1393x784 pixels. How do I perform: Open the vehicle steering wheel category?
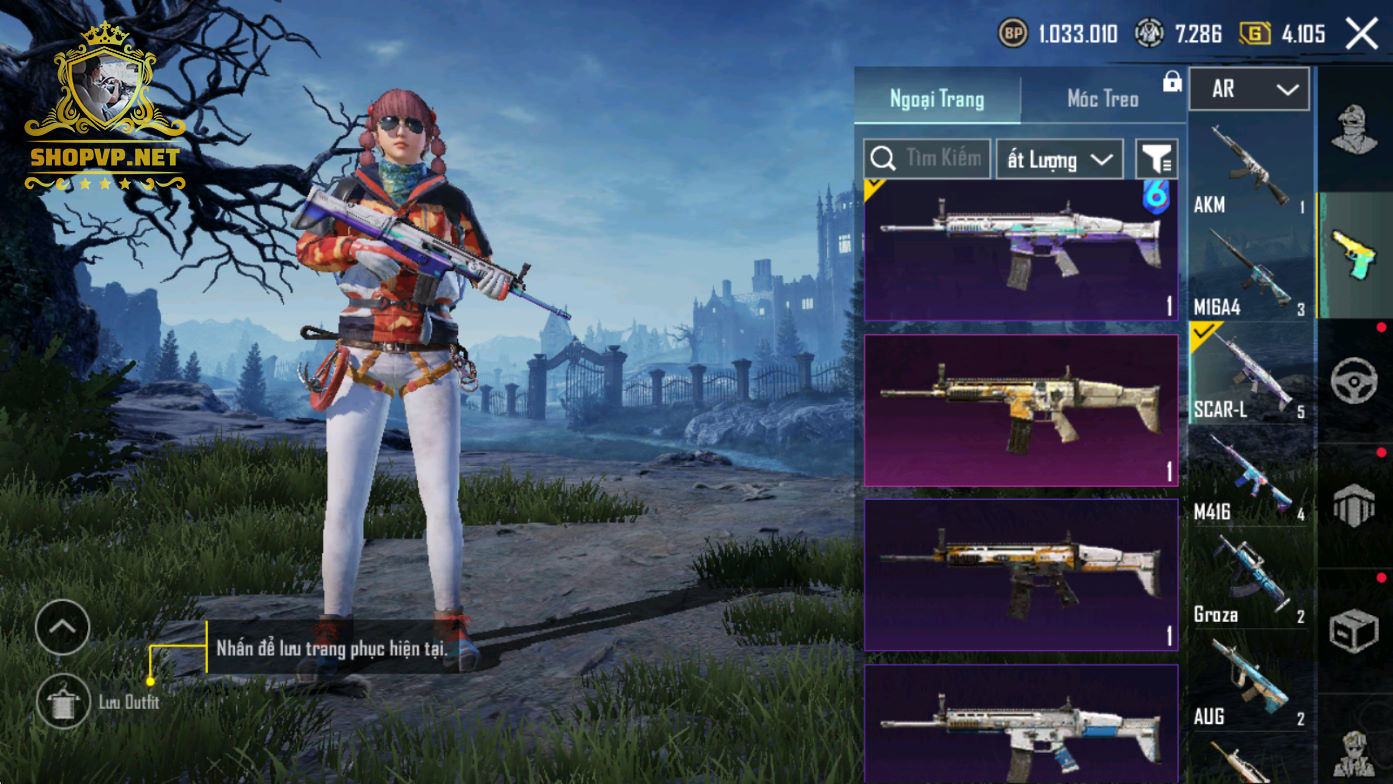point(1354,381)
